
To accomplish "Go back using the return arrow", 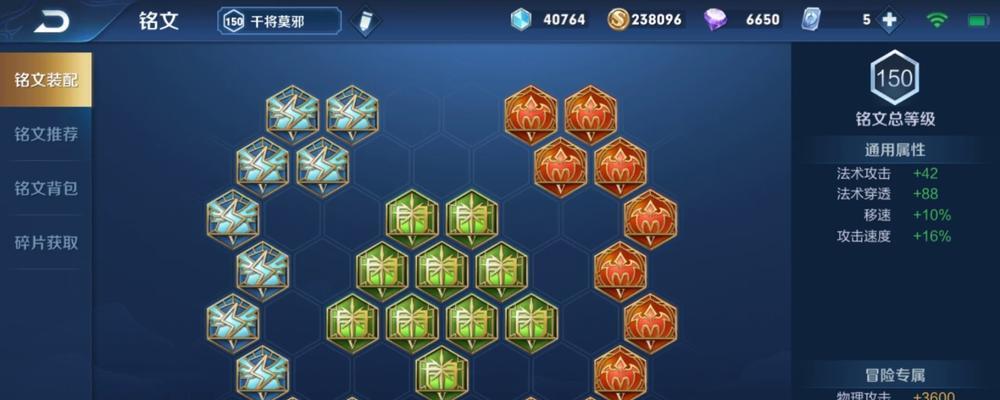I will tap(50, 20).
